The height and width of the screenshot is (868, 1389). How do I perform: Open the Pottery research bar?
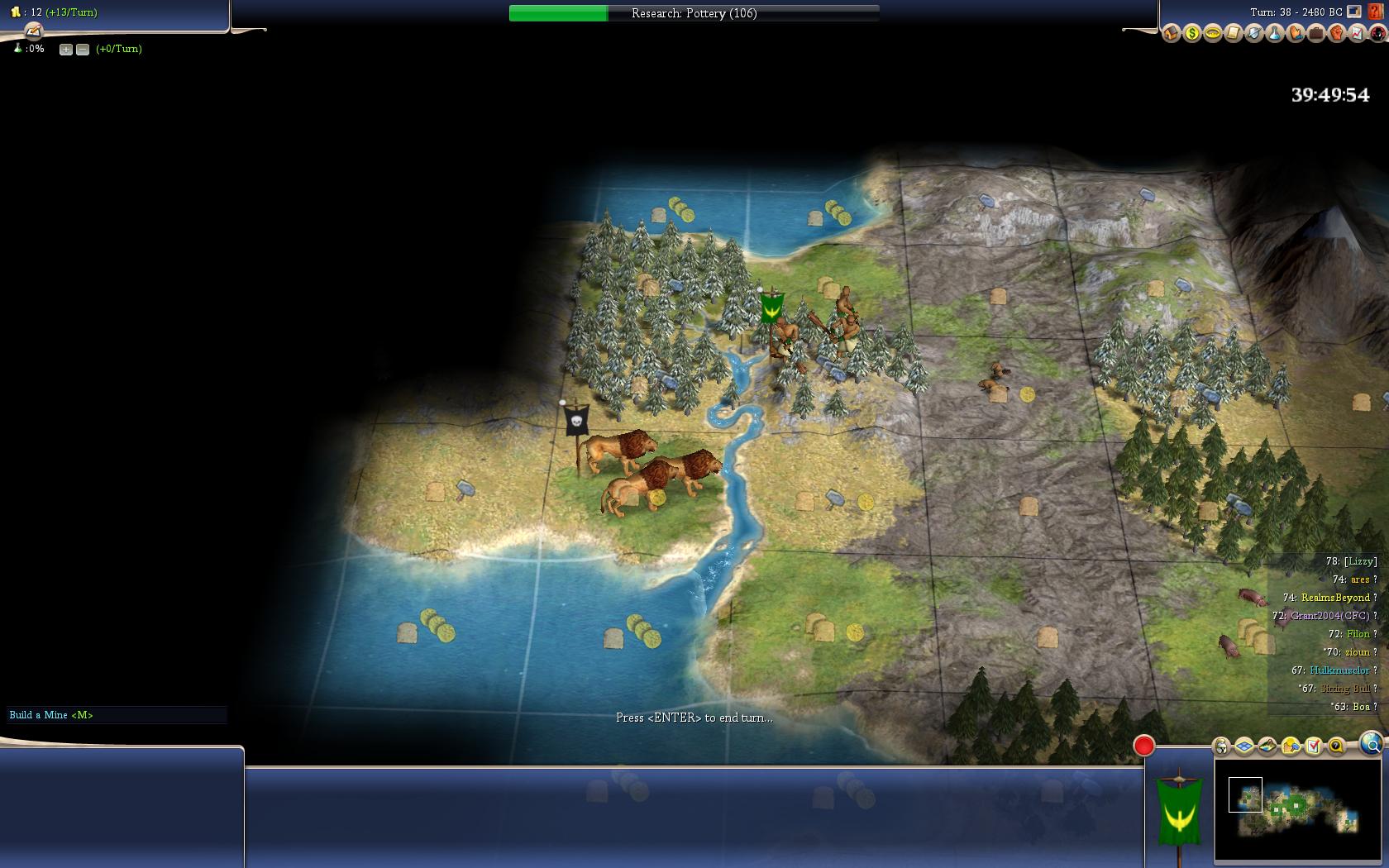pos(694,13)
